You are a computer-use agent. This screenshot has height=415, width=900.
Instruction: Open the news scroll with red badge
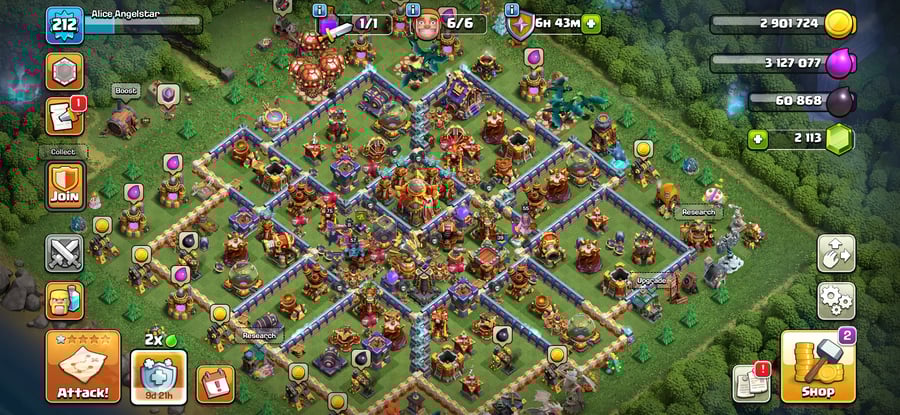[x=64, y=117]
